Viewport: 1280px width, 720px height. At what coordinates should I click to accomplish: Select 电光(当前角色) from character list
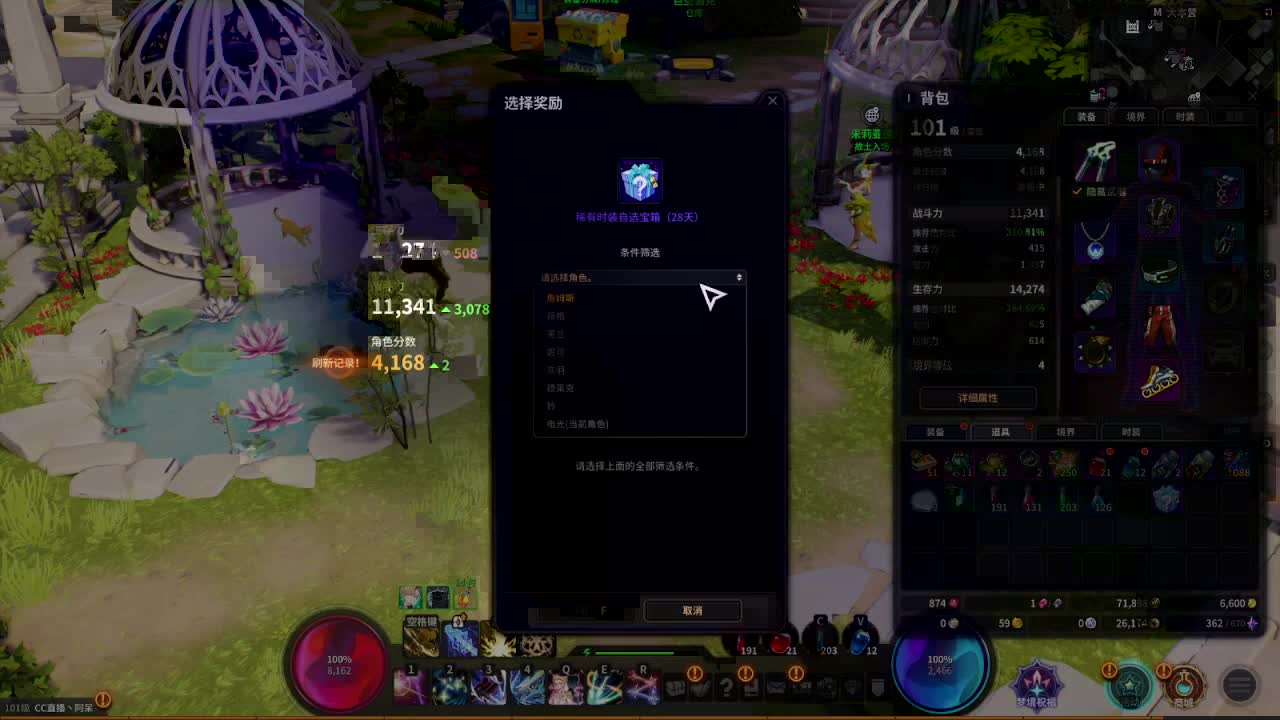577,423
